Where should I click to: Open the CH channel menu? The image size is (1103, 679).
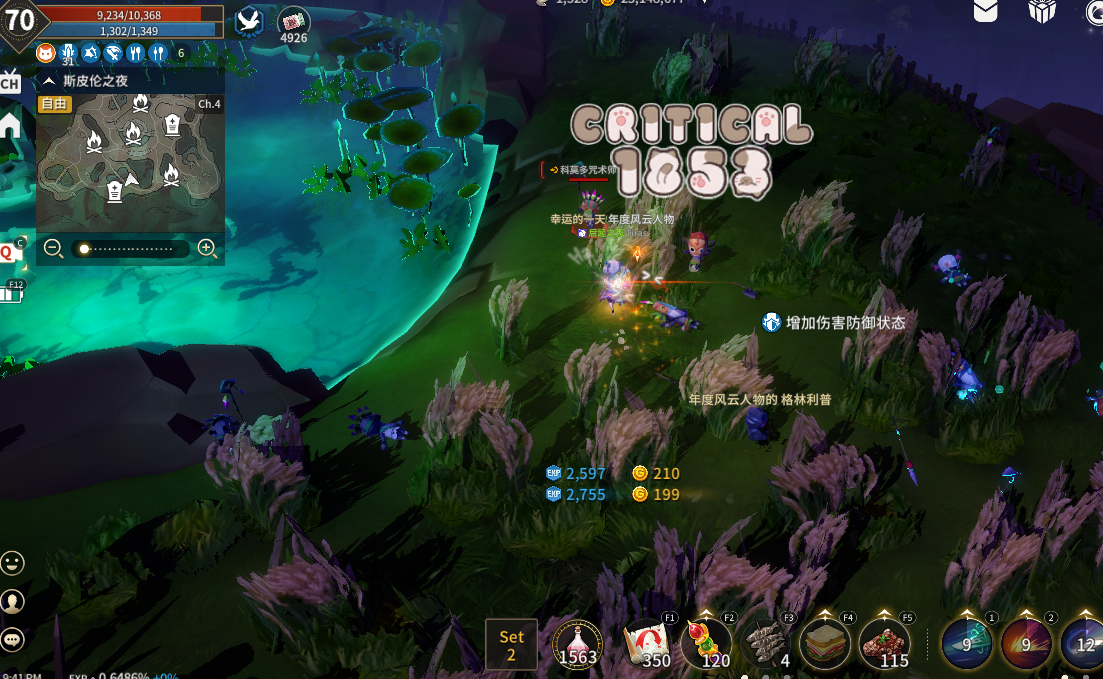point(10,82)
